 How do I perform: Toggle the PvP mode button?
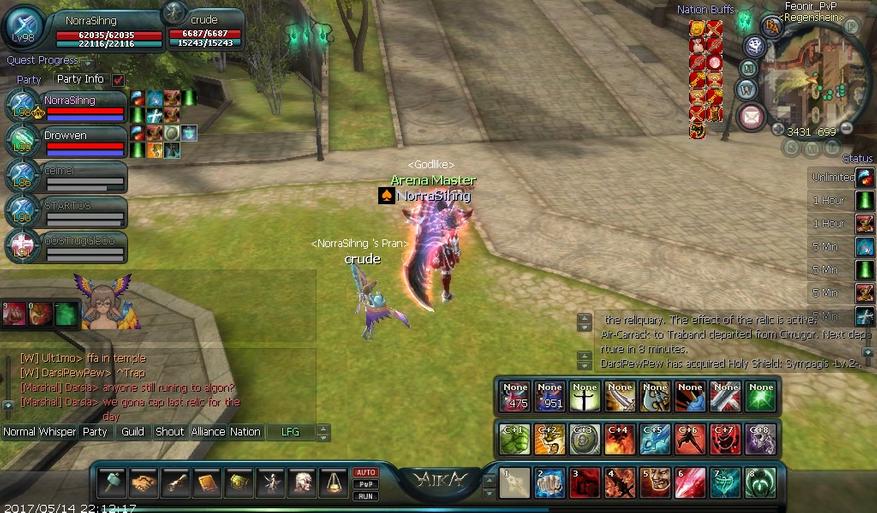[x=365, y=484]
